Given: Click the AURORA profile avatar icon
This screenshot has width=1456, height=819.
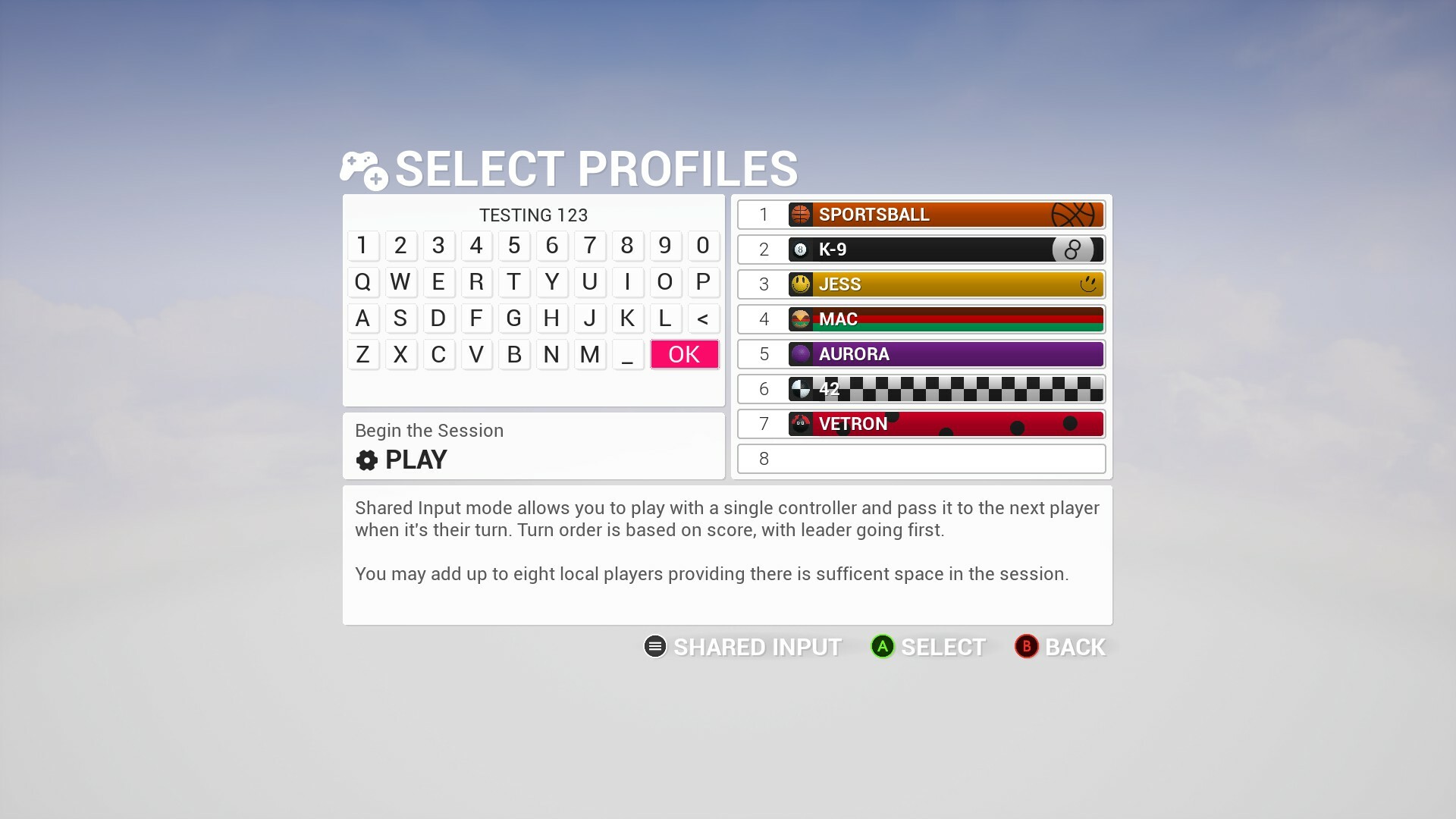Looking at the screenshot, I should [x=800, y=354].
